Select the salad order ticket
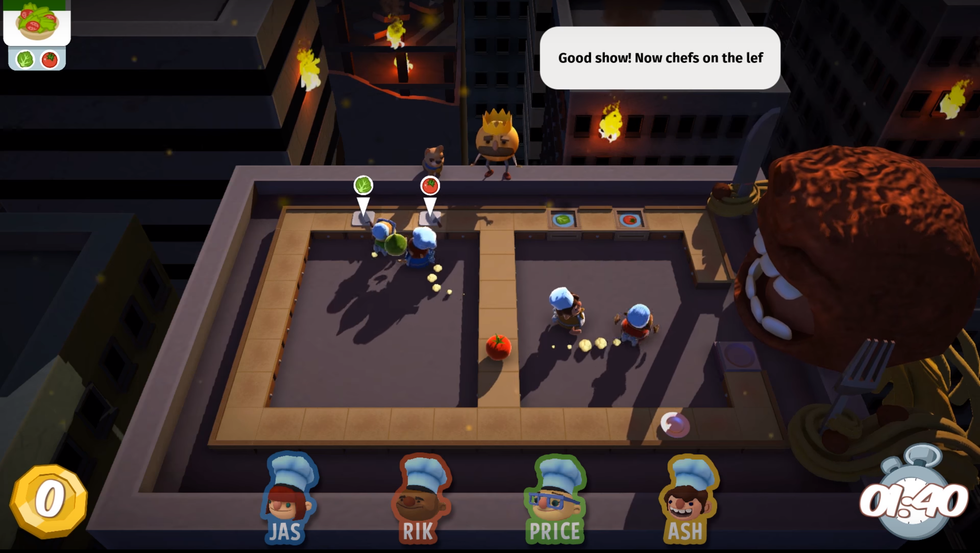Screen dimensions: 980x553 [x=37, y=34]
